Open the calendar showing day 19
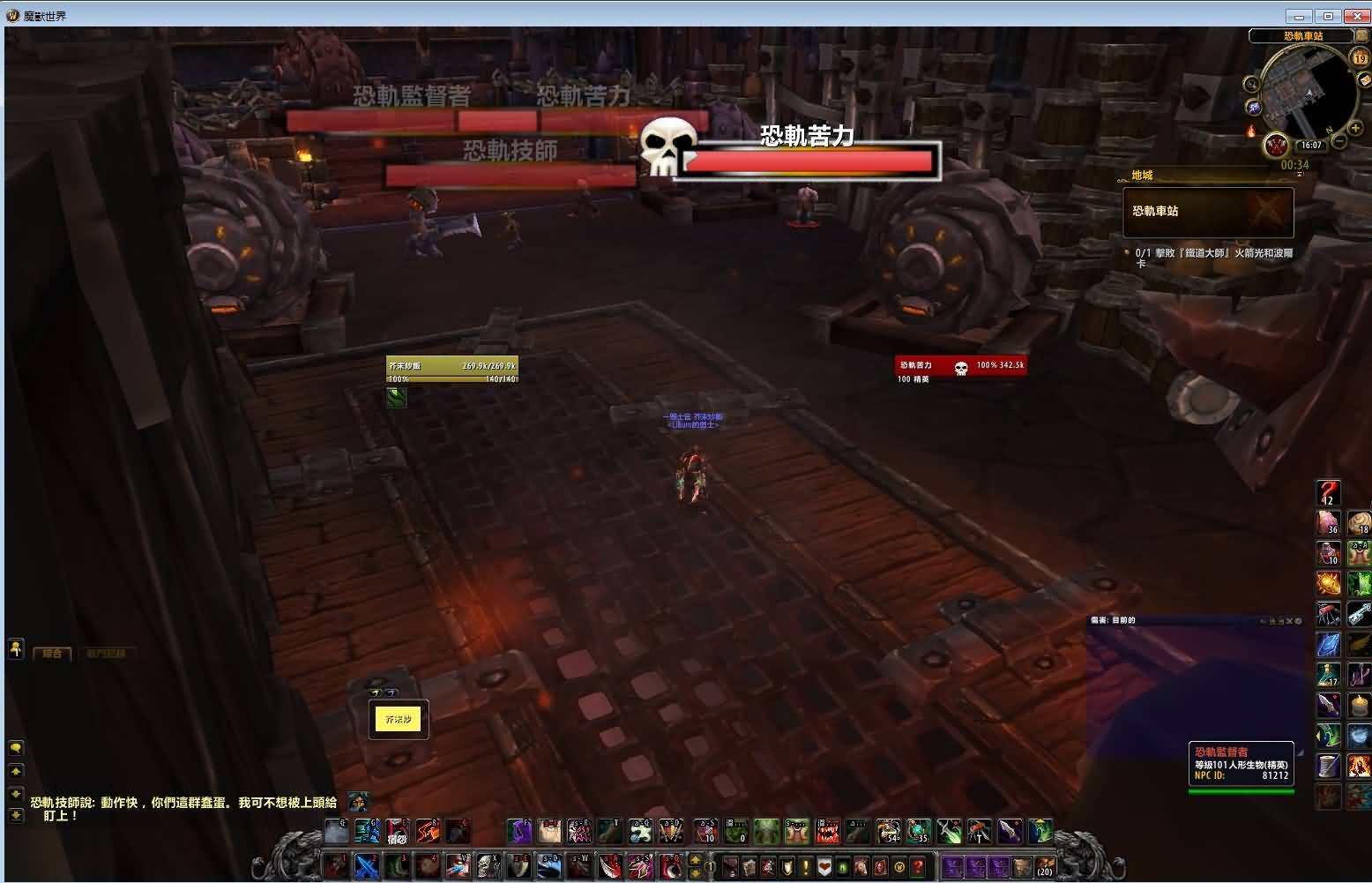This screenshot has width=1372, height=883. (x=1360, y=58)
